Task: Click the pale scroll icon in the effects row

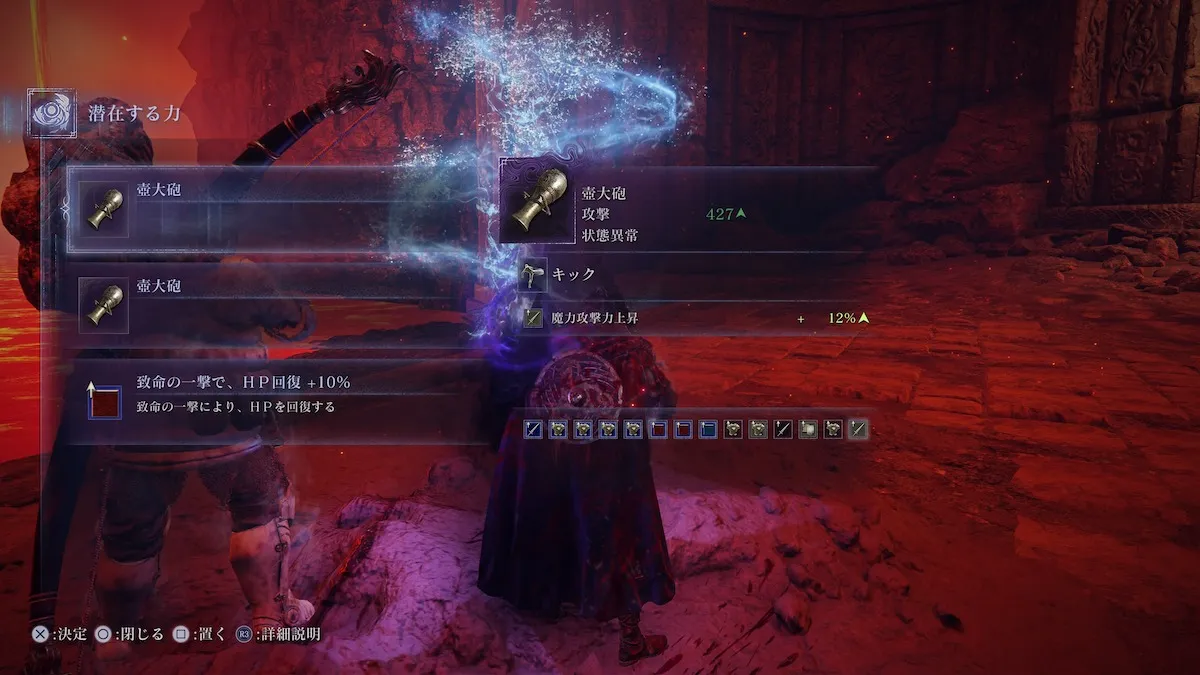Action: [x=808, y=430]
